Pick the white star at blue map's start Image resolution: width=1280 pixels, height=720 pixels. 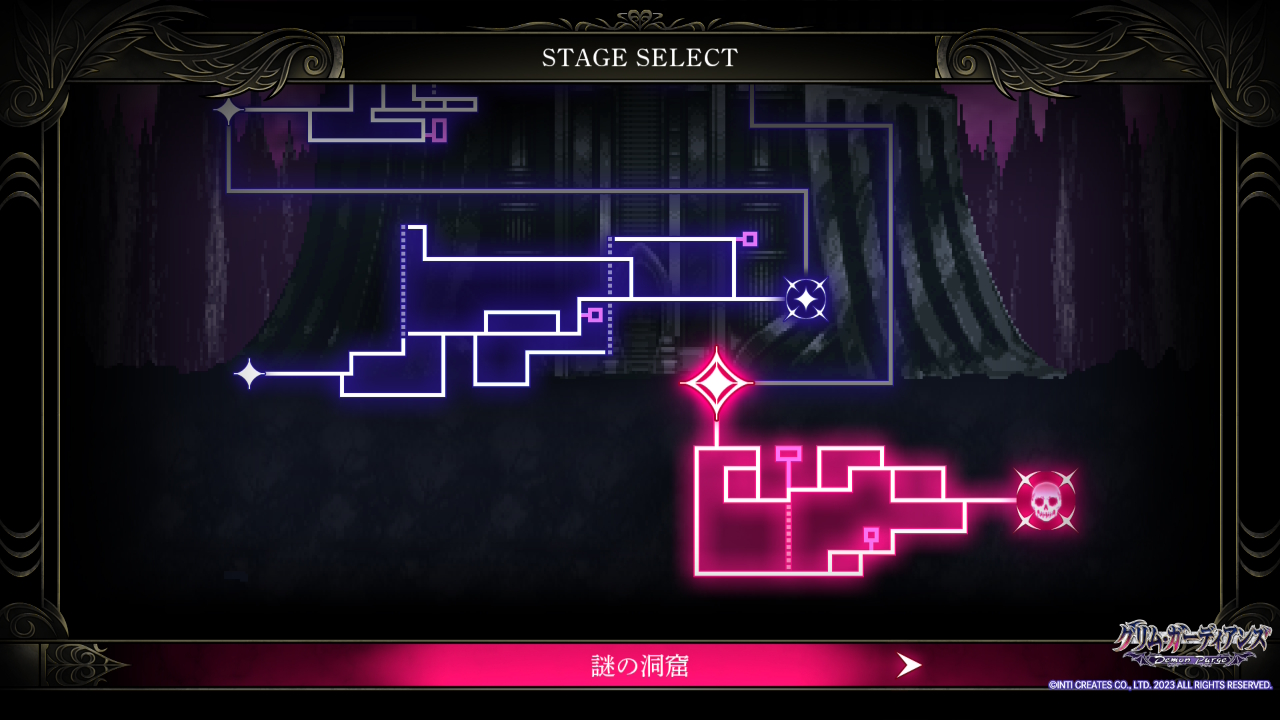249,374
